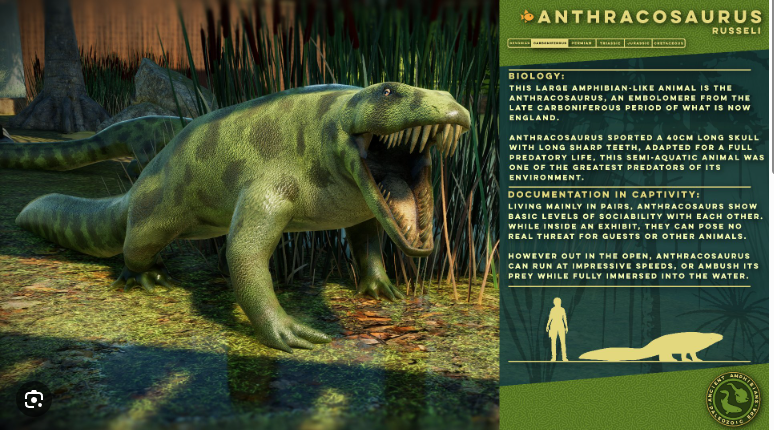Switch to the Carboniferous period tab
Screen dimensions: 774x430
tap(549, 43)
